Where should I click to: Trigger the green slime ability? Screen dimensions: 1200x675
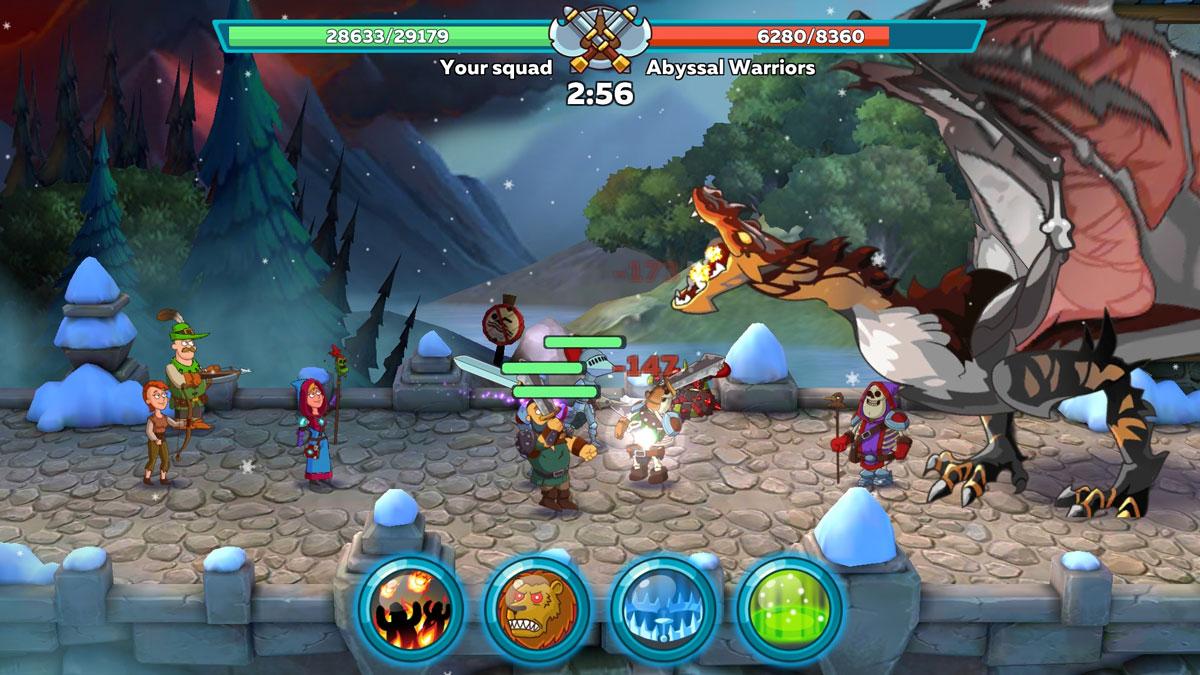coord(791,607)
